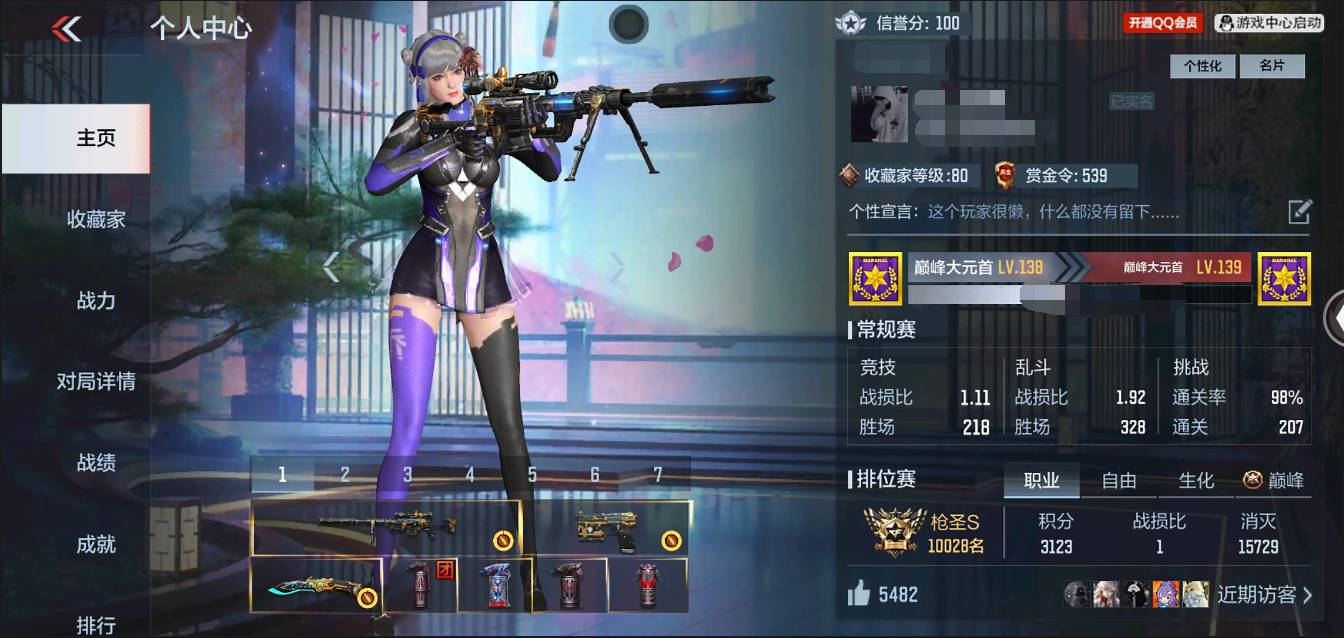This screenshot has height=638, width=1344.
Task: Open the 近期访客 recent visitors list
Action: (x=1264, y=595)
